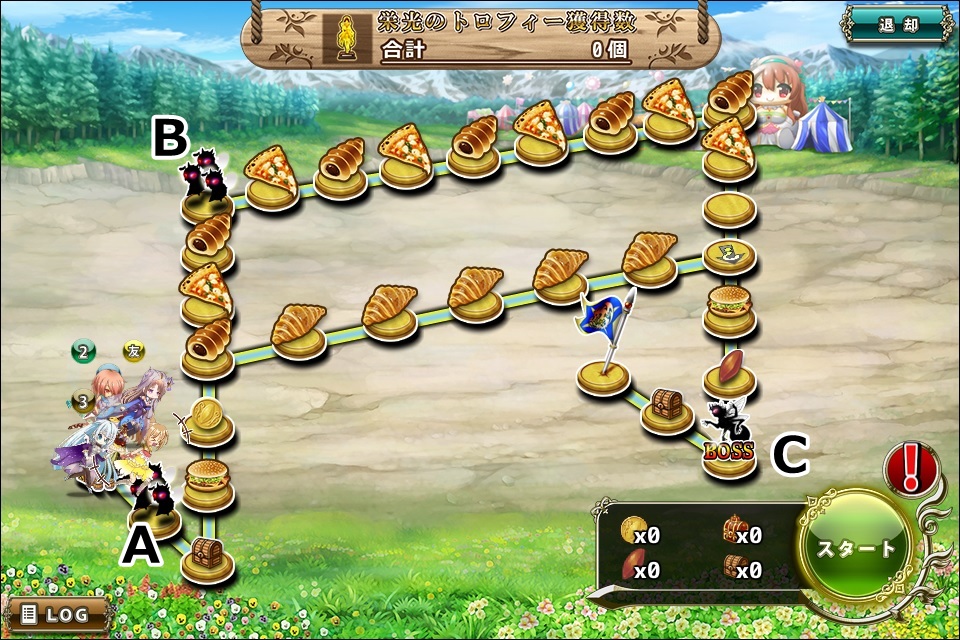This screenshot has width=960, height=640.
Task: Open the LOG panel
Action: point(56,613)
